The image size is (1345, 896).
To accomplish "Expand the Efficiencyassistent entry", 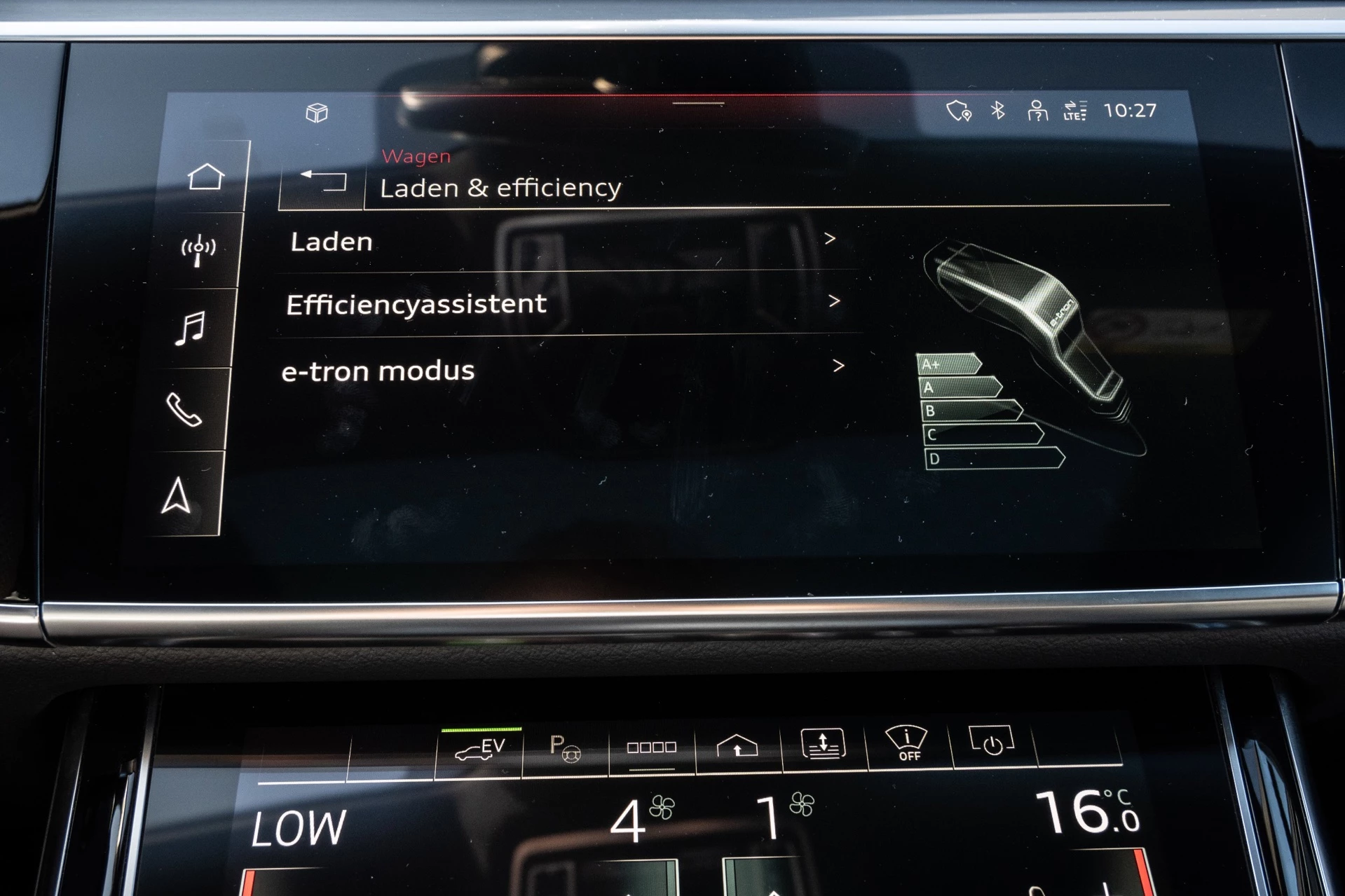I will 835,301.
